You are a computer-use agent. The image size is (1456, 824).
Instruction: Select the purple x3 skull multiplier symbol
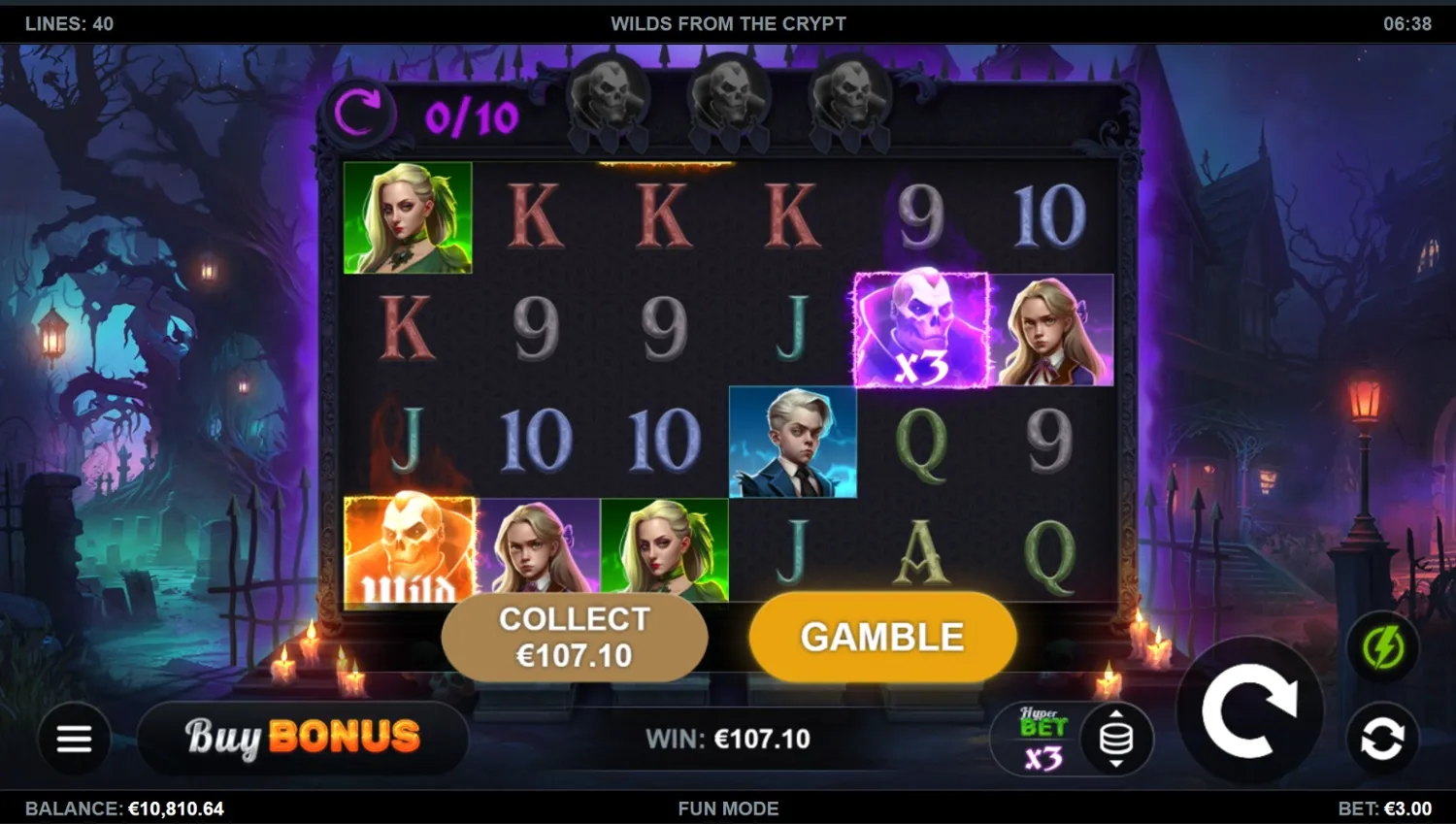click(x=920, y=330)
